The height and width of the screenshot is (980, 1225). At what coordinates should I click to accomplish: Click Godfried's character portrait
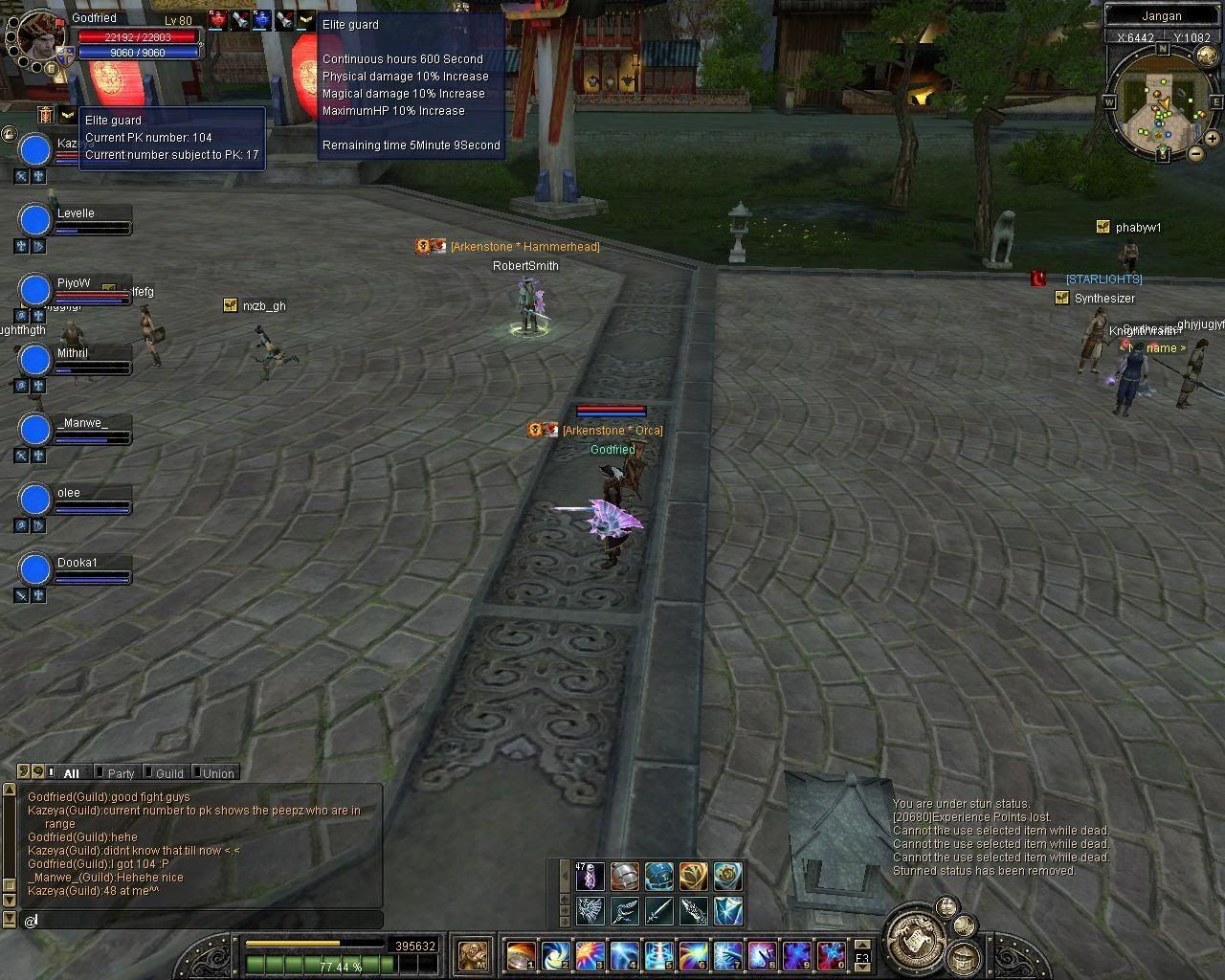(x=40, y=34)
